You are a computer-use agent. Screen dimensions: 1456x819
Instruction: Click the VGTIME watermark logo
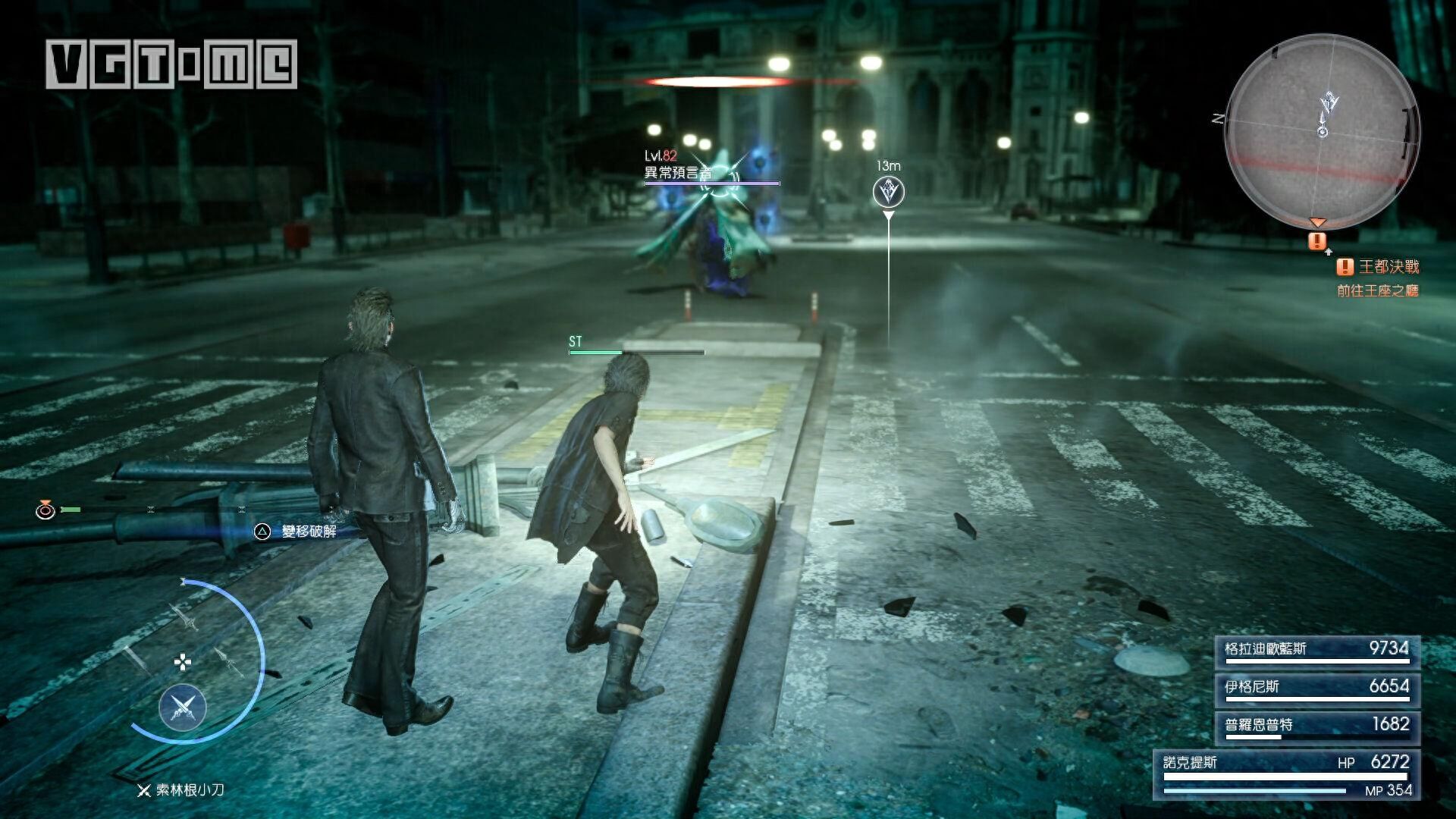tap(171, 64)
